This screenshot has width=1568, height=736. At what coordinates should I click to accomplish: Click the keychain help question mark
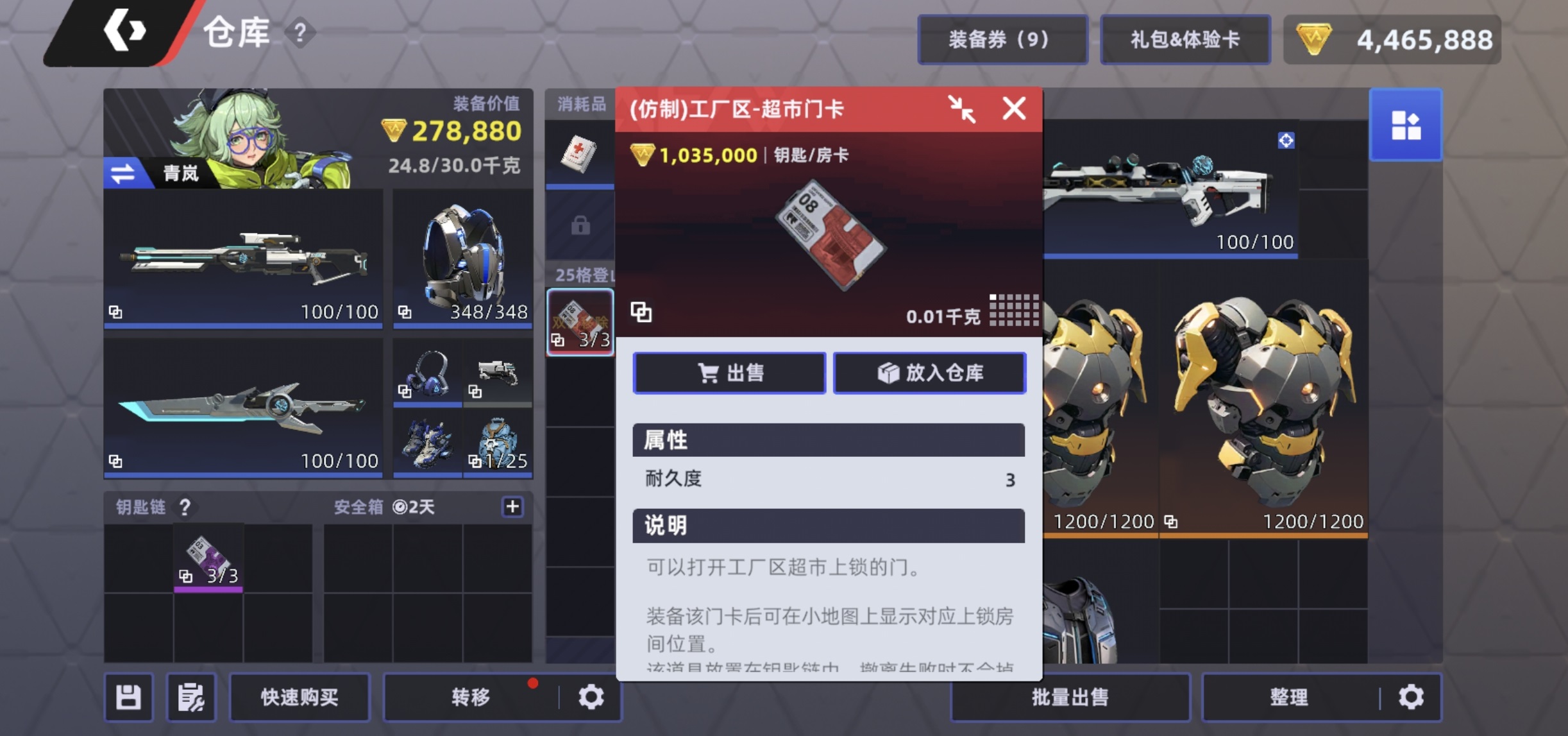pyautogui.click(x=185, y=508)
